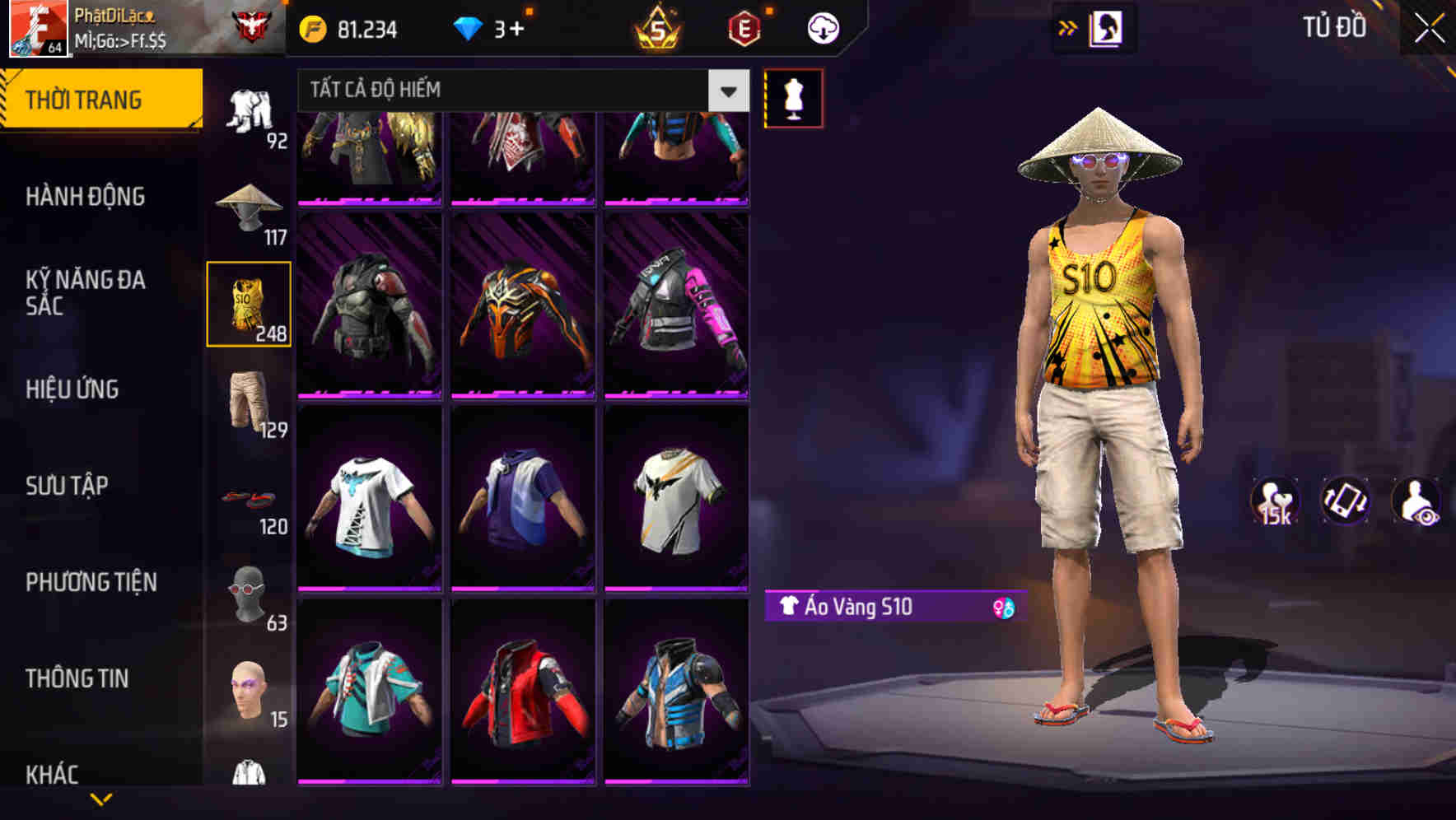Expand the left menu with the chevron arrow

coord(99,797)
